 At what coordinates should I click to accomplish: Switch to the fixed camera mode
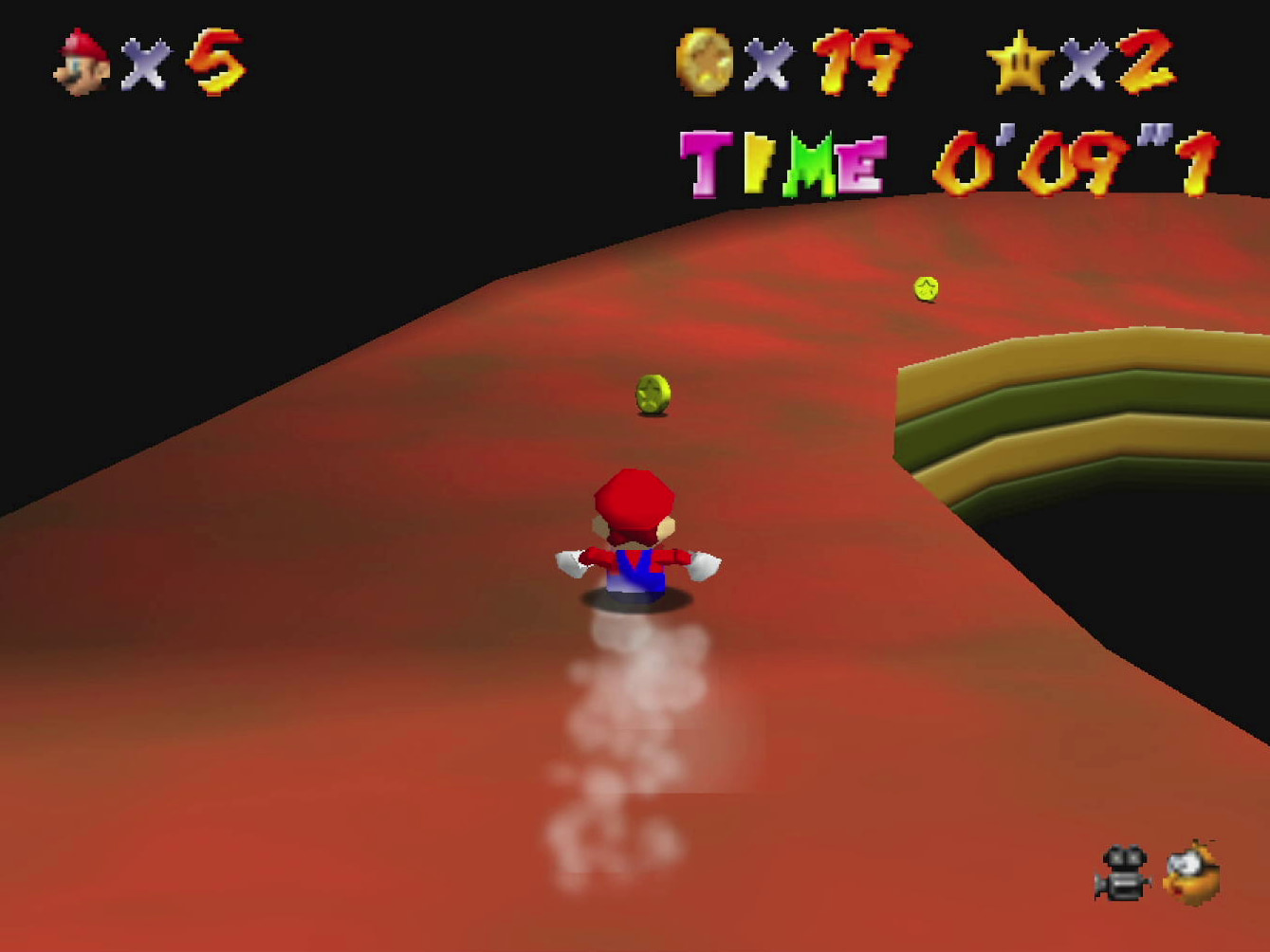coord(1123,872)
